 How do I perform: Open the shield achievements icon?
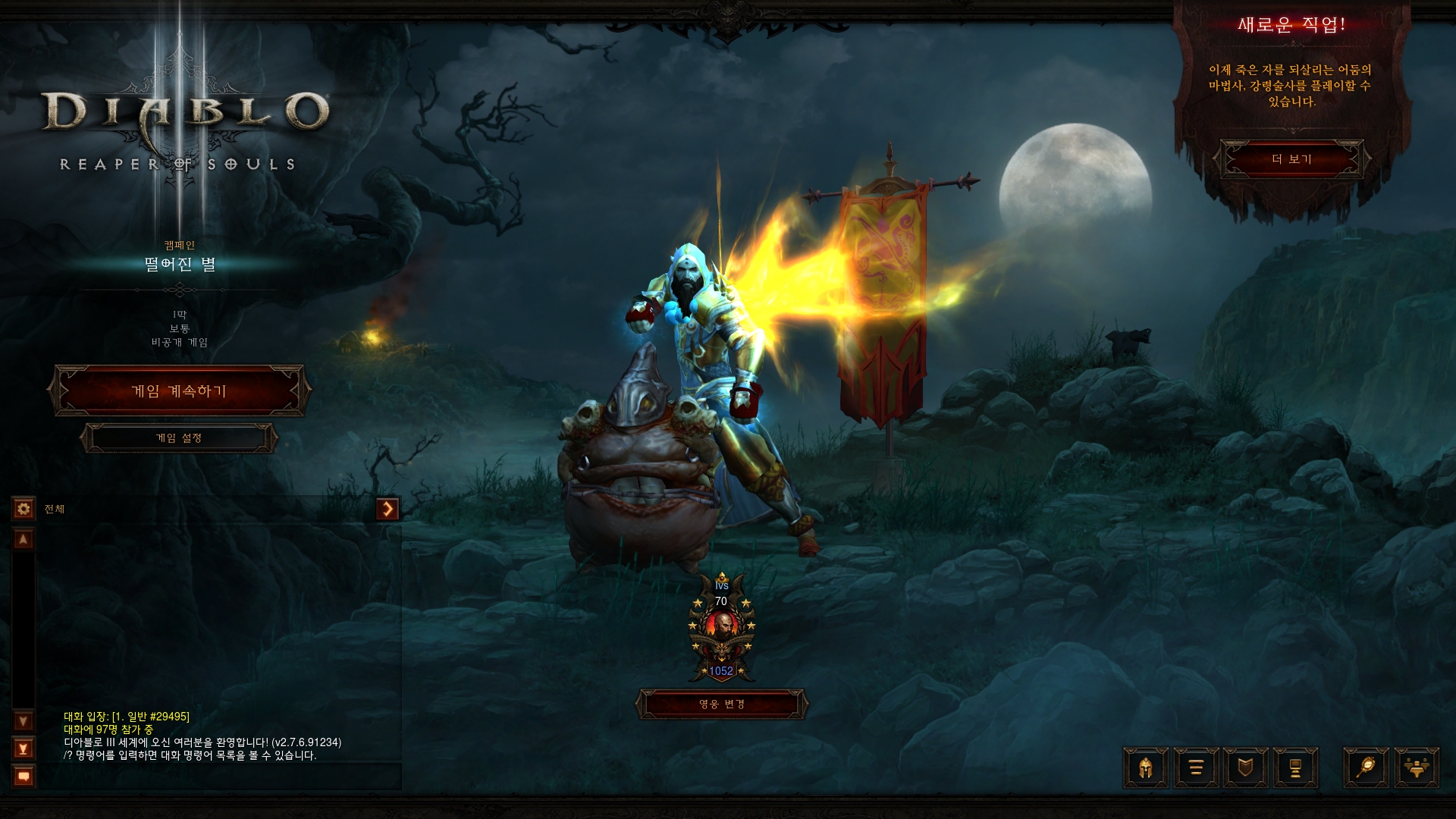point(1245,768)
